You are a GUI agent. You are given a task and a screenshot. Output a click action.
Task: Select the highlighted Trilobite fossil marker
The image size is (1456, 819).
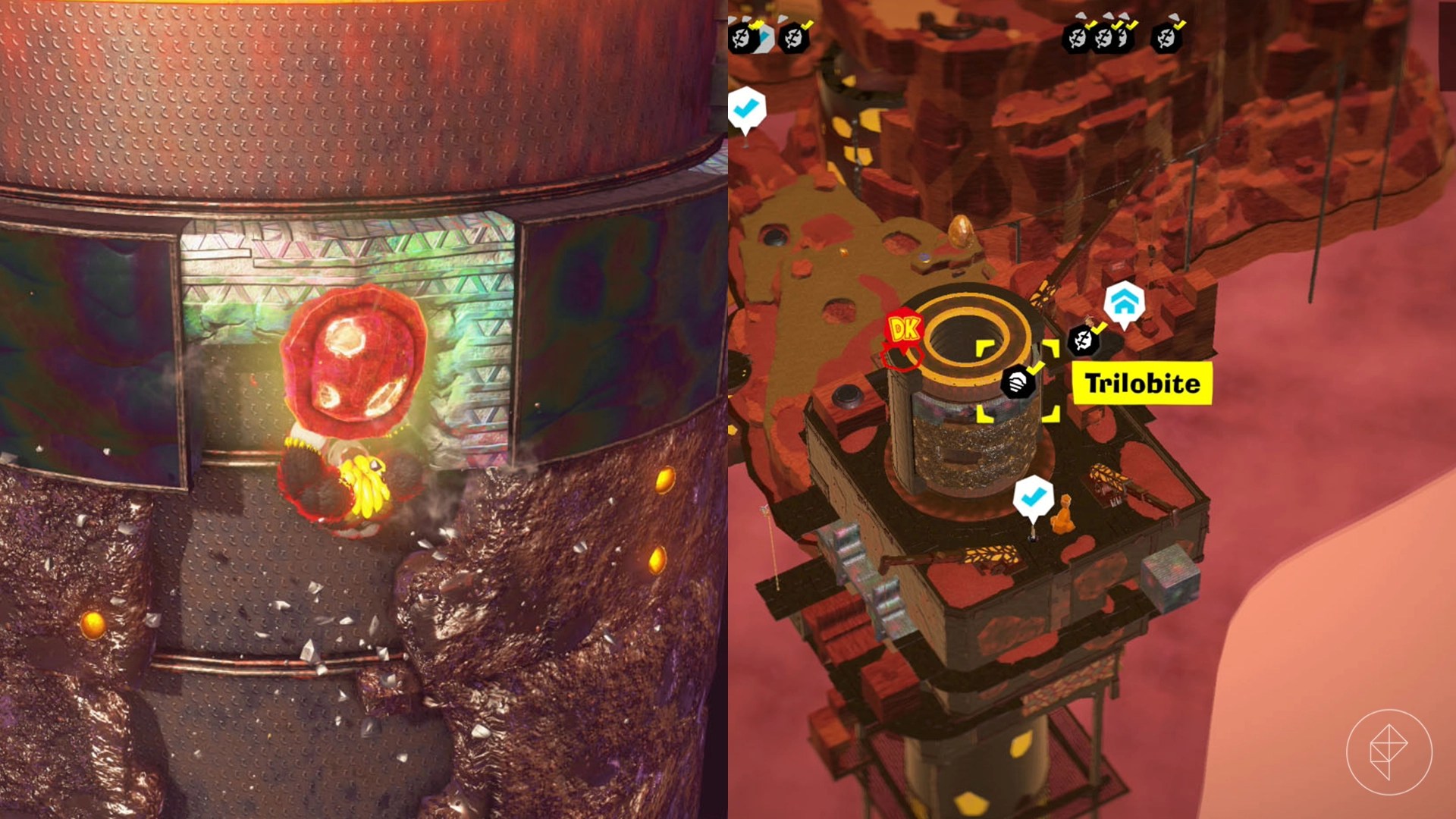point(1019,381)
